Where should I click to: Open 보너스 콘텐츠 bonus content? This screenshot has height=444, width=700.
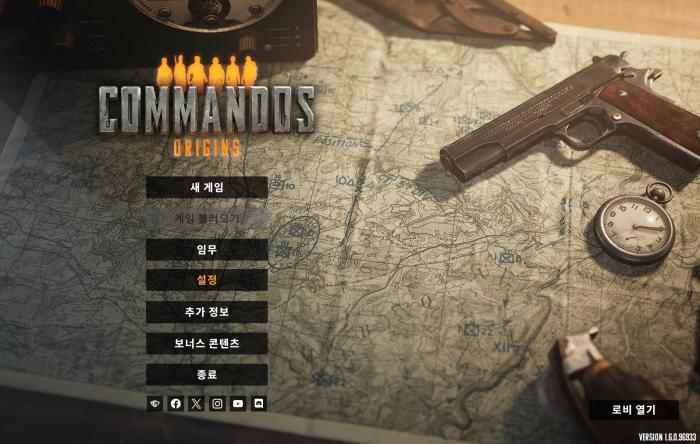(206, 343)
